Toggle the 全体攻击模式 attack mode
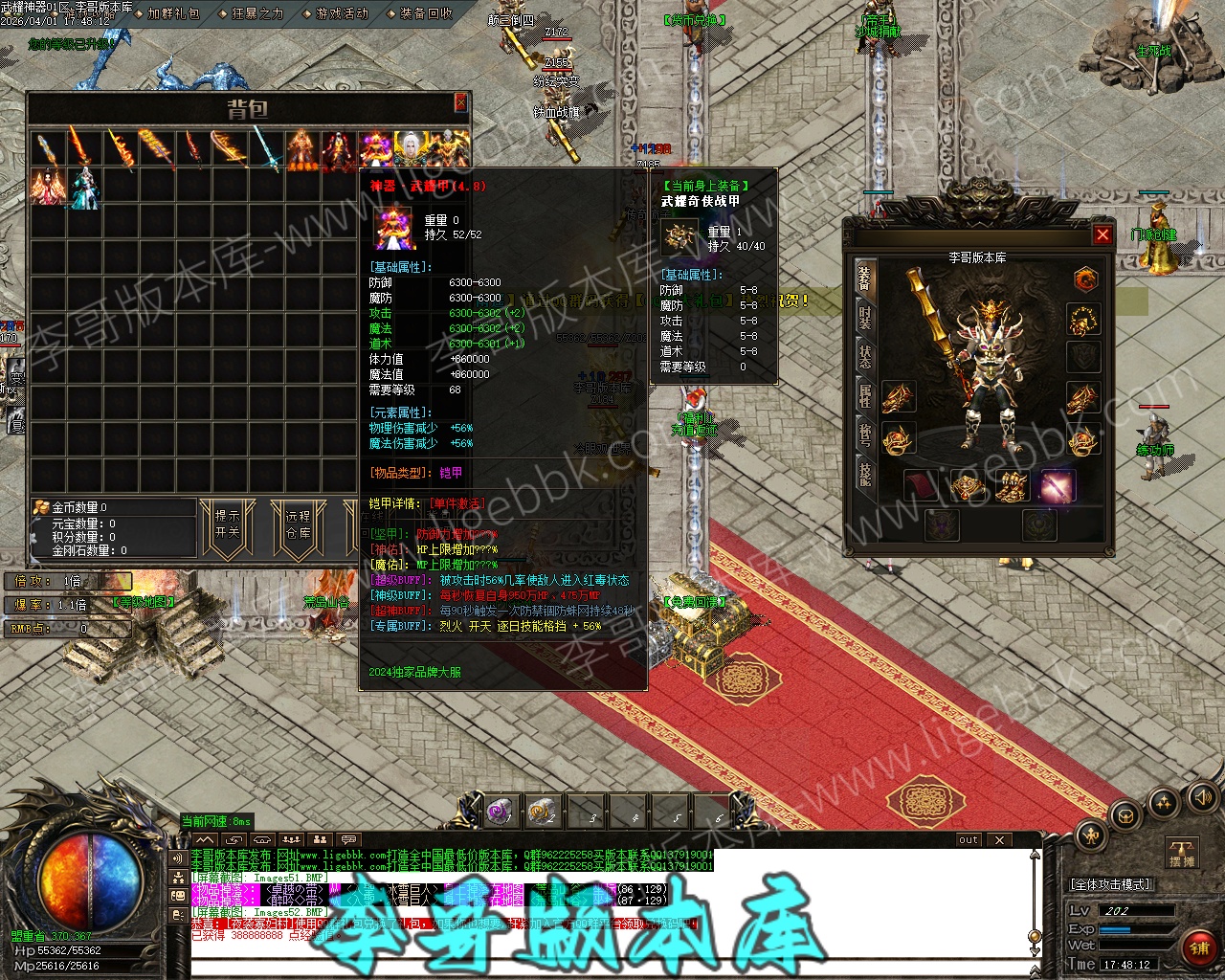1225x980 pixels. coord(1111,884)
